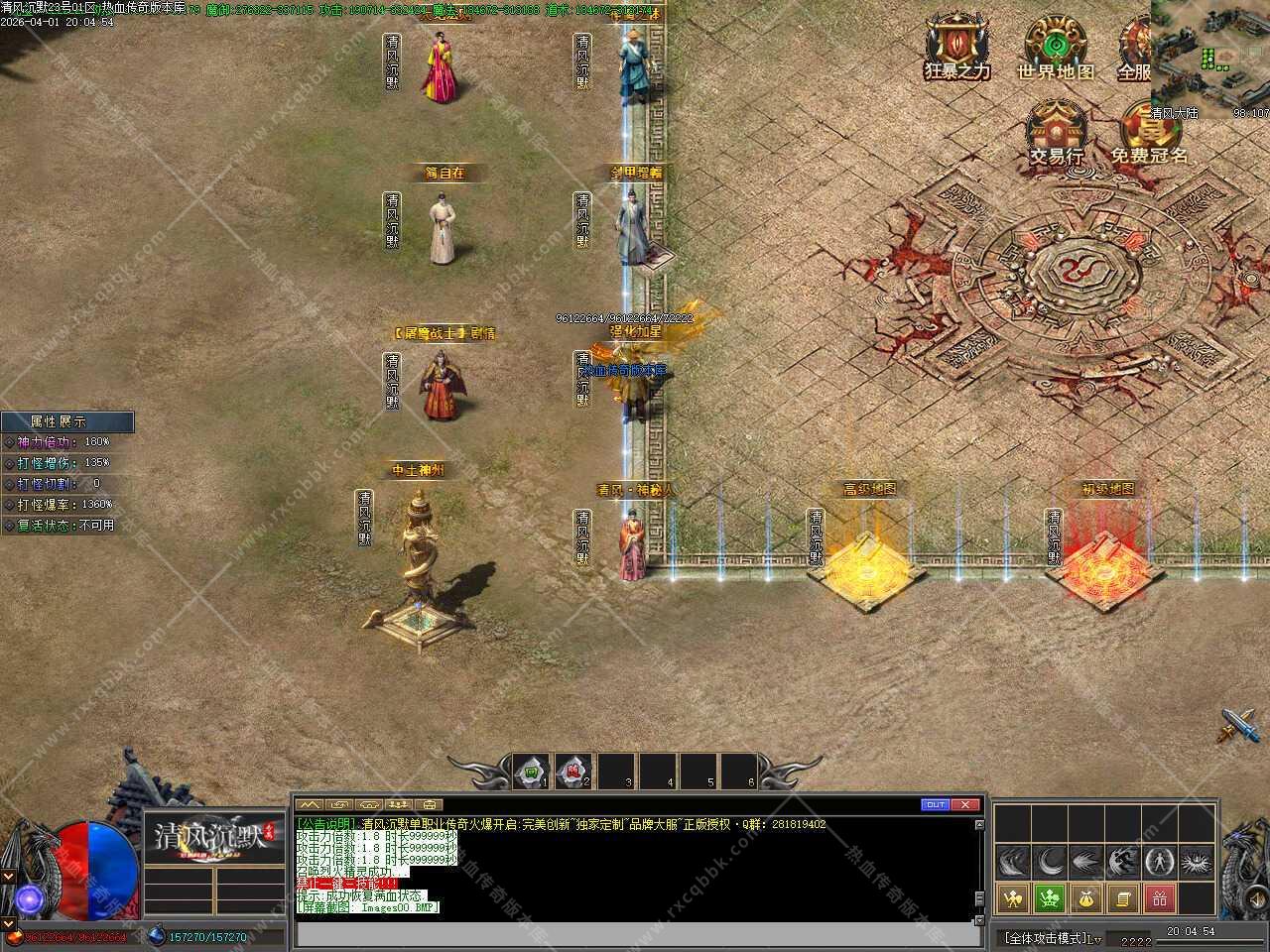1270x952 pixels.
Task: Open the 交易行 trading house
Action: [x=1056, y=129]
